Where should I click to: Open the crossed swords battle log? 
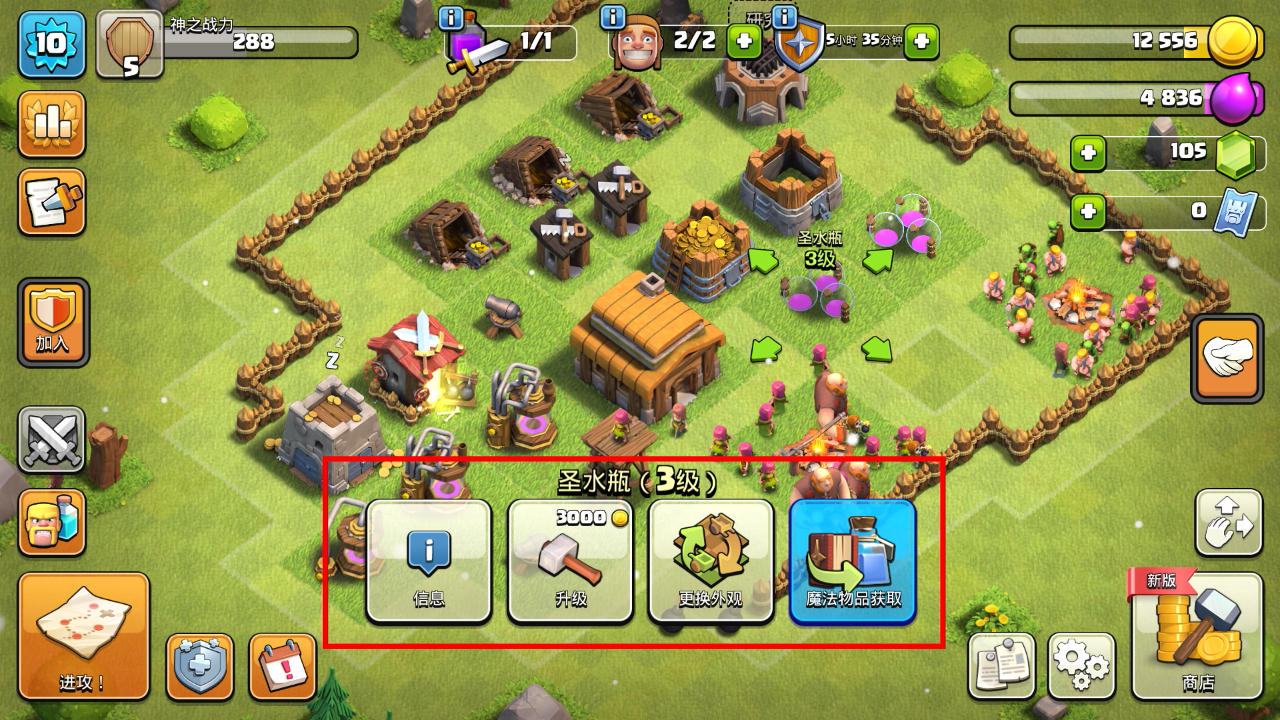(x=51, y=440)
